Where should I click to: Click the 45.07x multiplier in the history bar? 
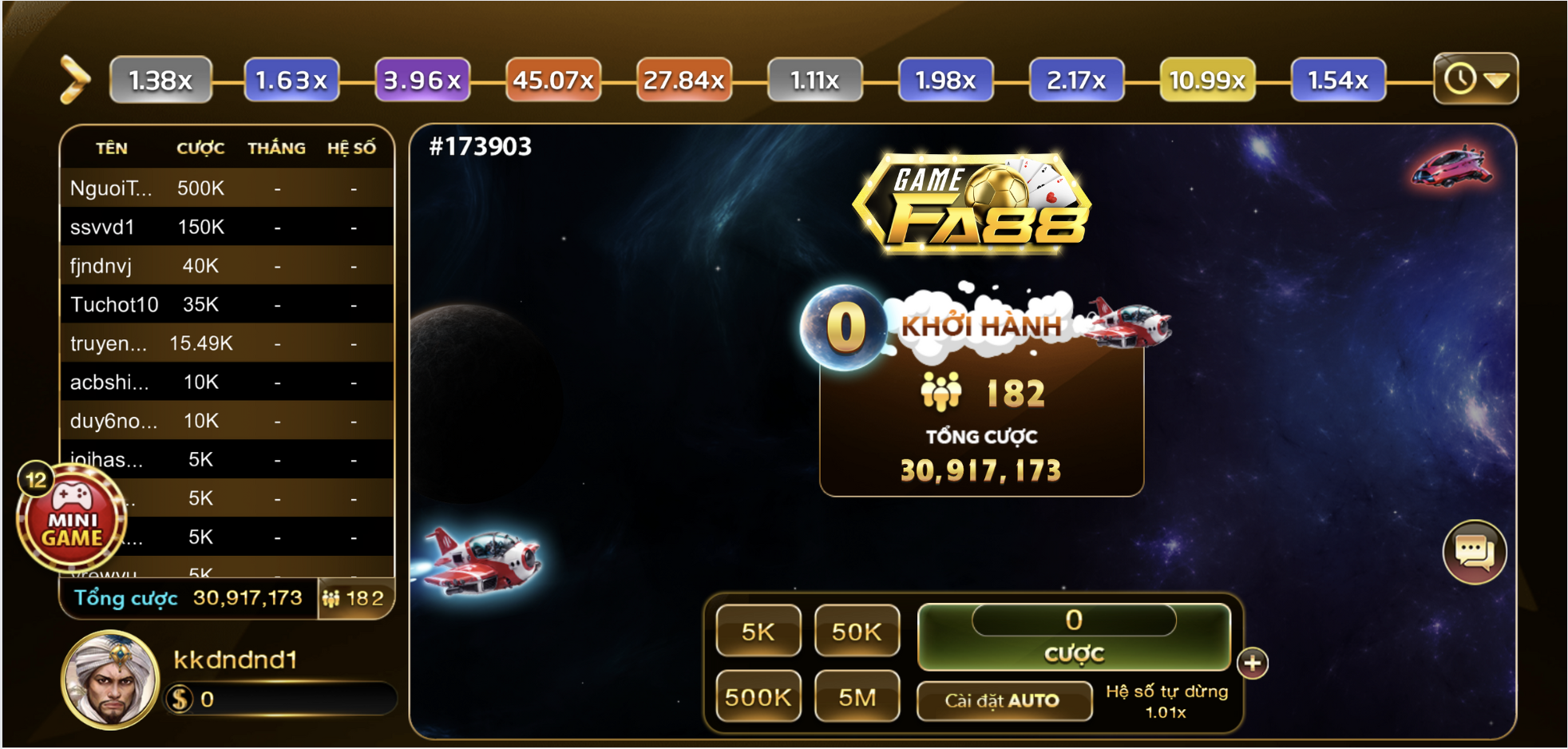pos(552,78)
